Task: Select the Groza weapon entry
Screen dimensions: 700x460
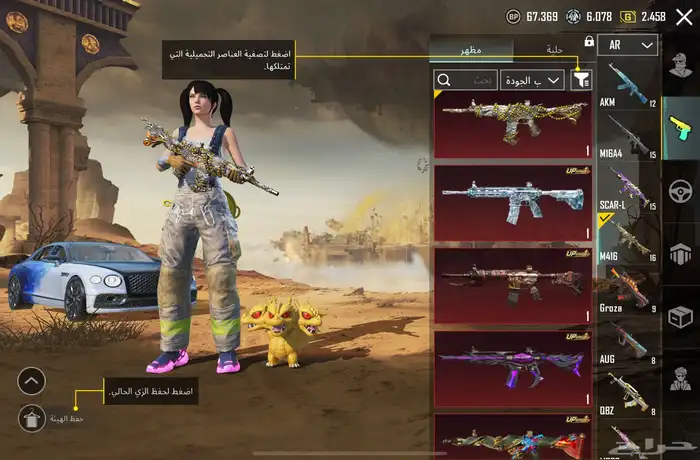Action: point(627,290)
